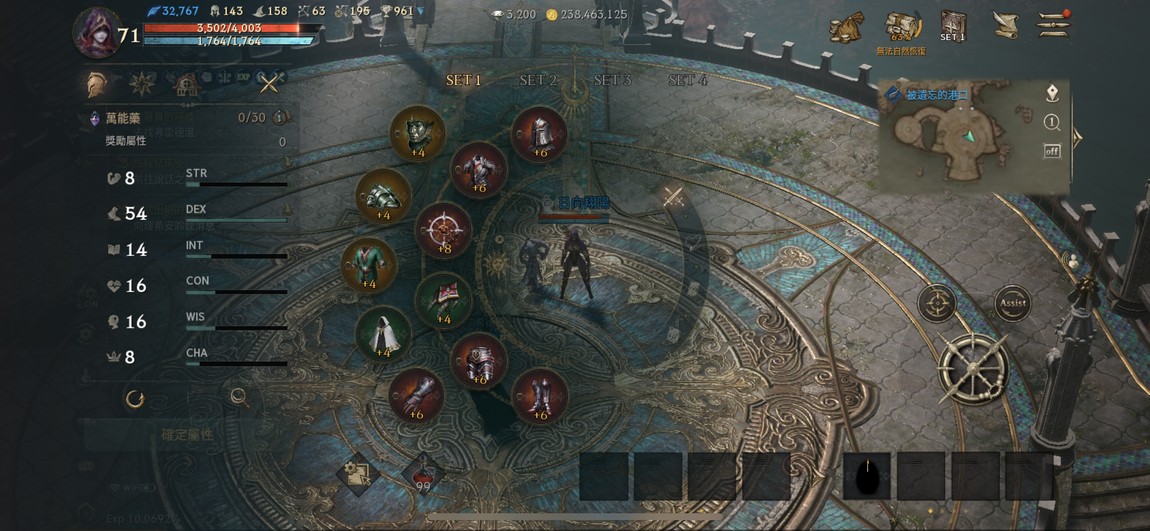The height and width of the screenshot is (531, 1150).
Task: Reset stat points with the circular arrow button
Action: pos(135,399)
